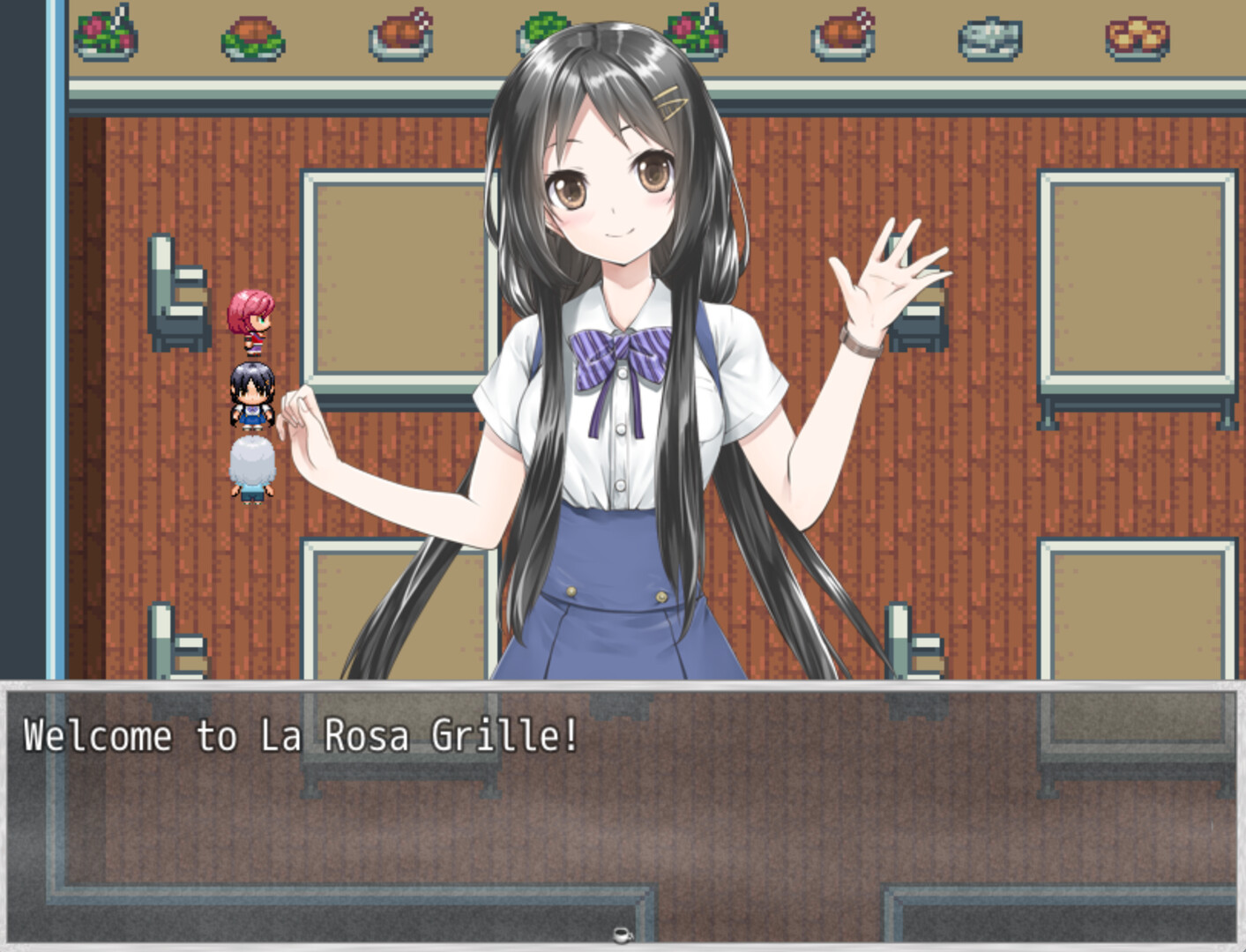
Task: Click the gray-haired character sprite
Action: click(252, 465)
